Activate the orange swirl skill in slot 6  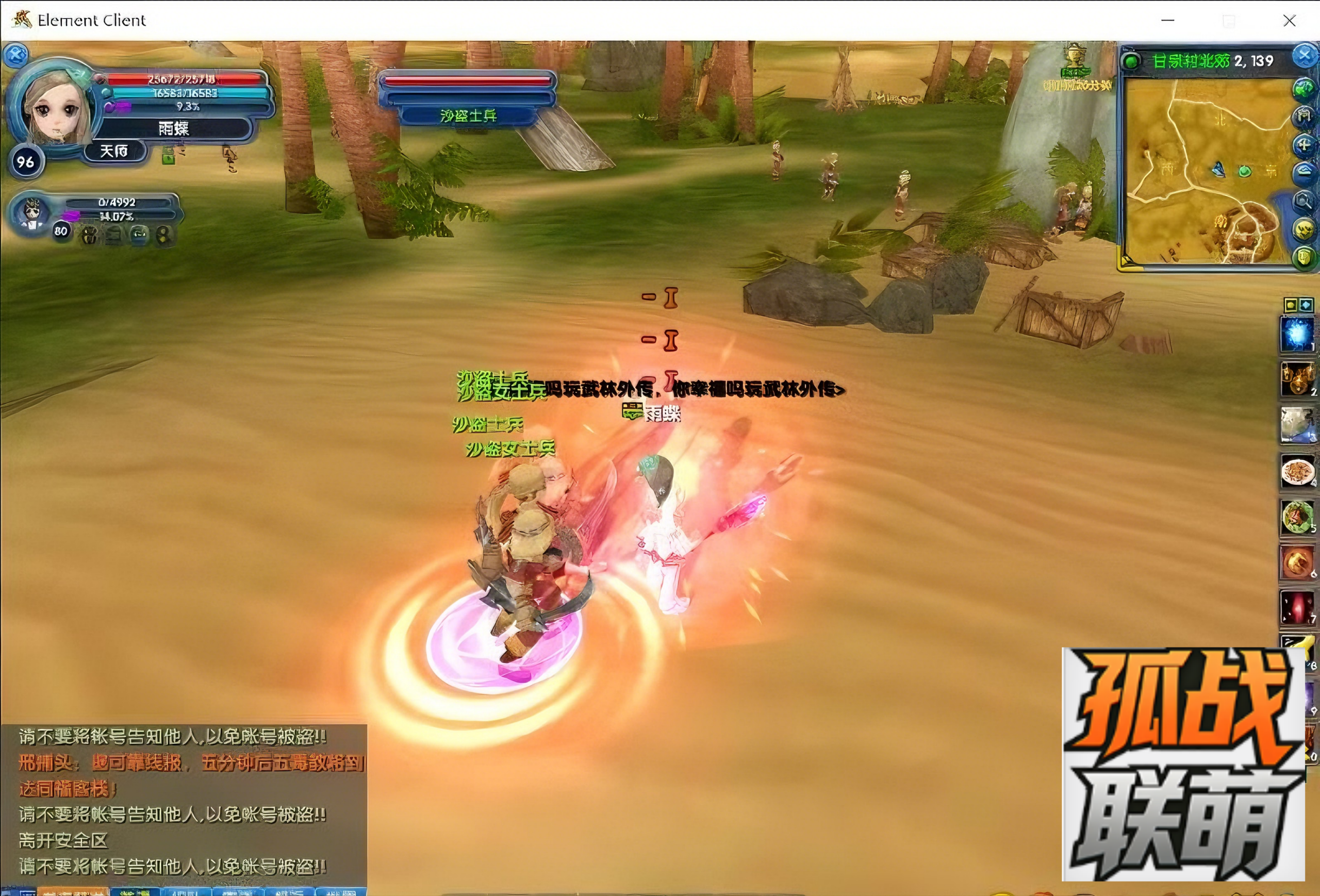point(1297,562)
